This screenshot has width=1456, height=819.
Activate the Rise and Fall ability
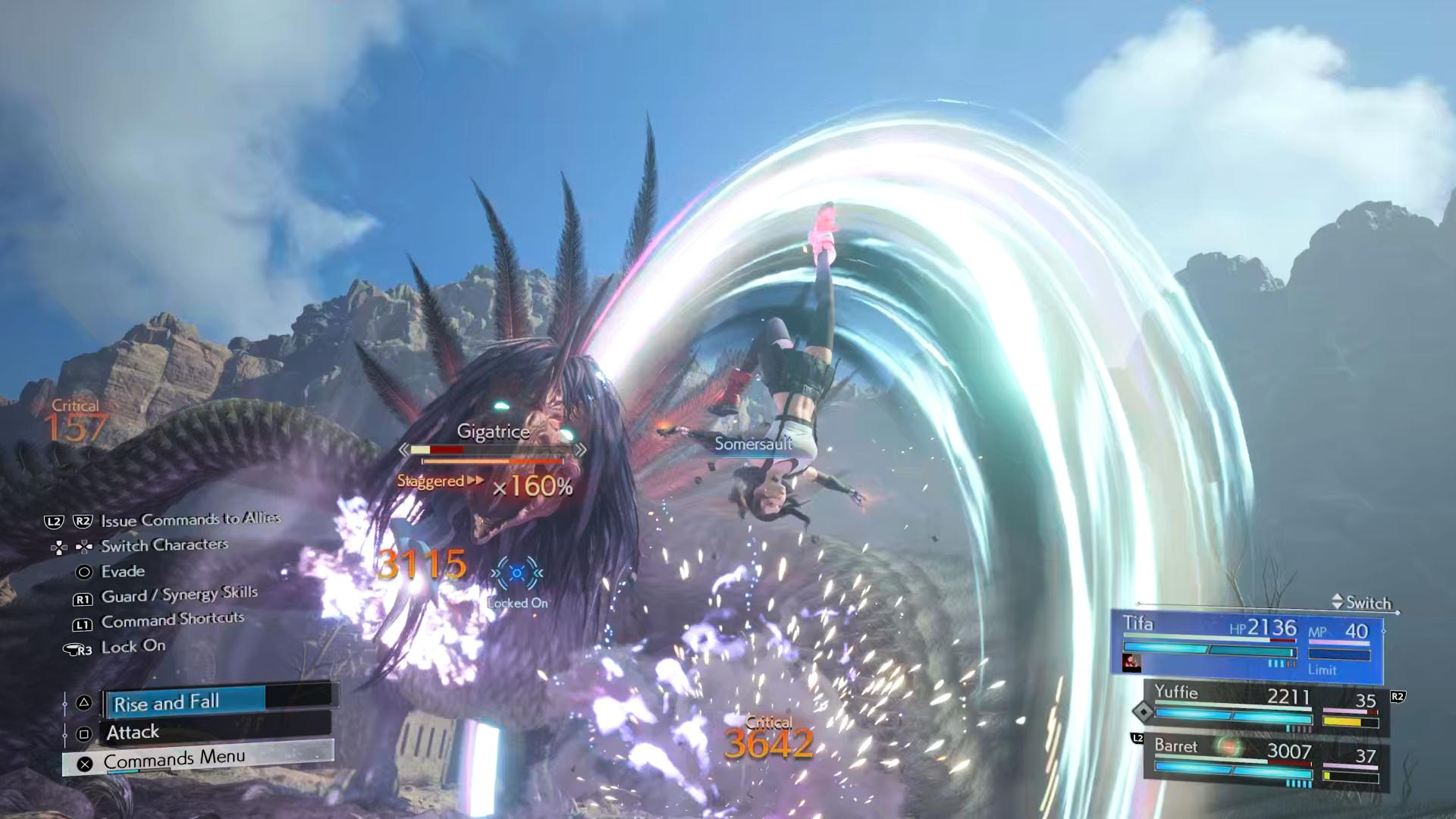pyautogui.click(x=167, y=702)
